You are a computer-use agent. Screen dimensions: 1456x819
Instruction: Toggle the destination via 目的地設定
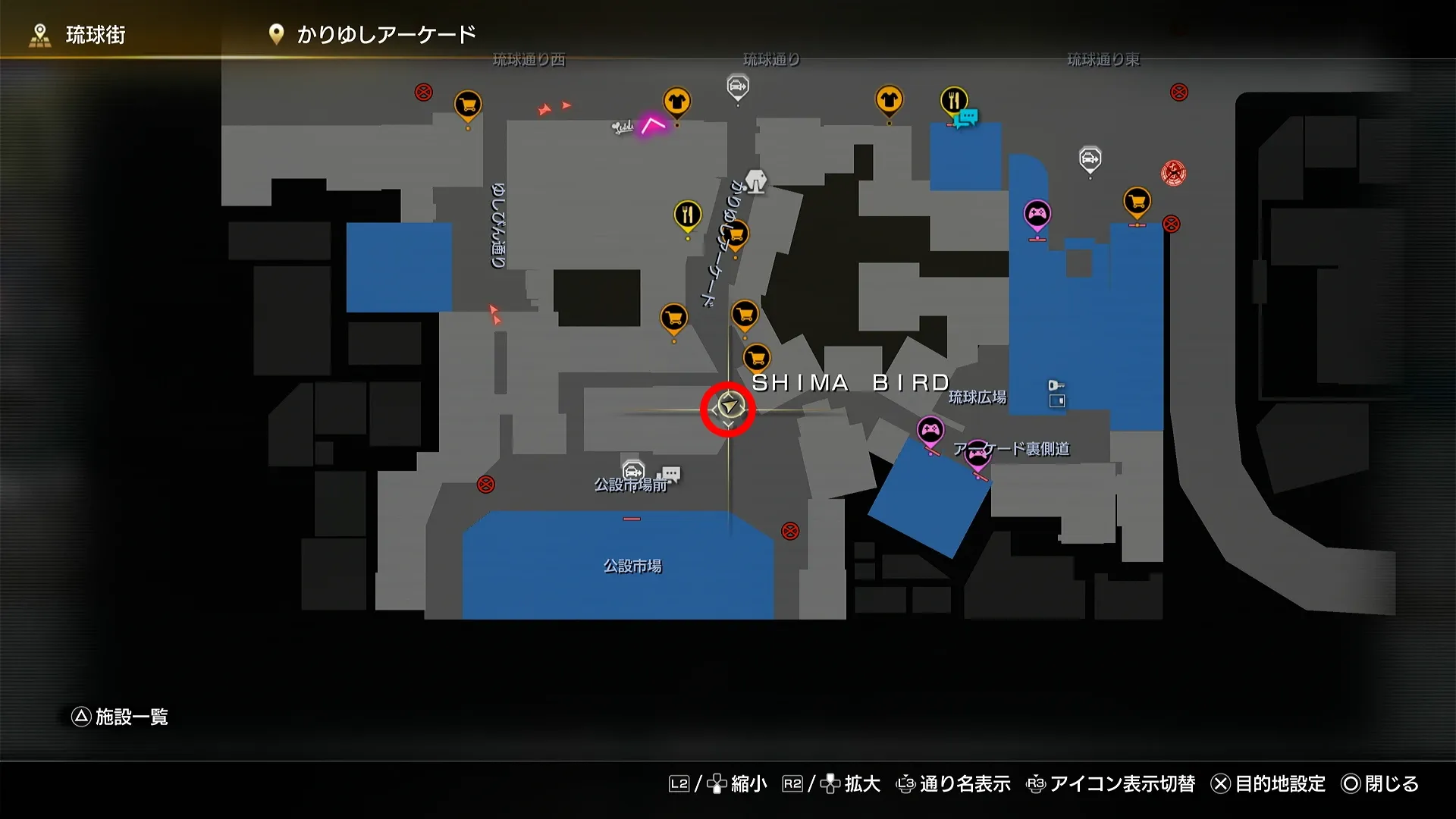[x=1282, y=785]
